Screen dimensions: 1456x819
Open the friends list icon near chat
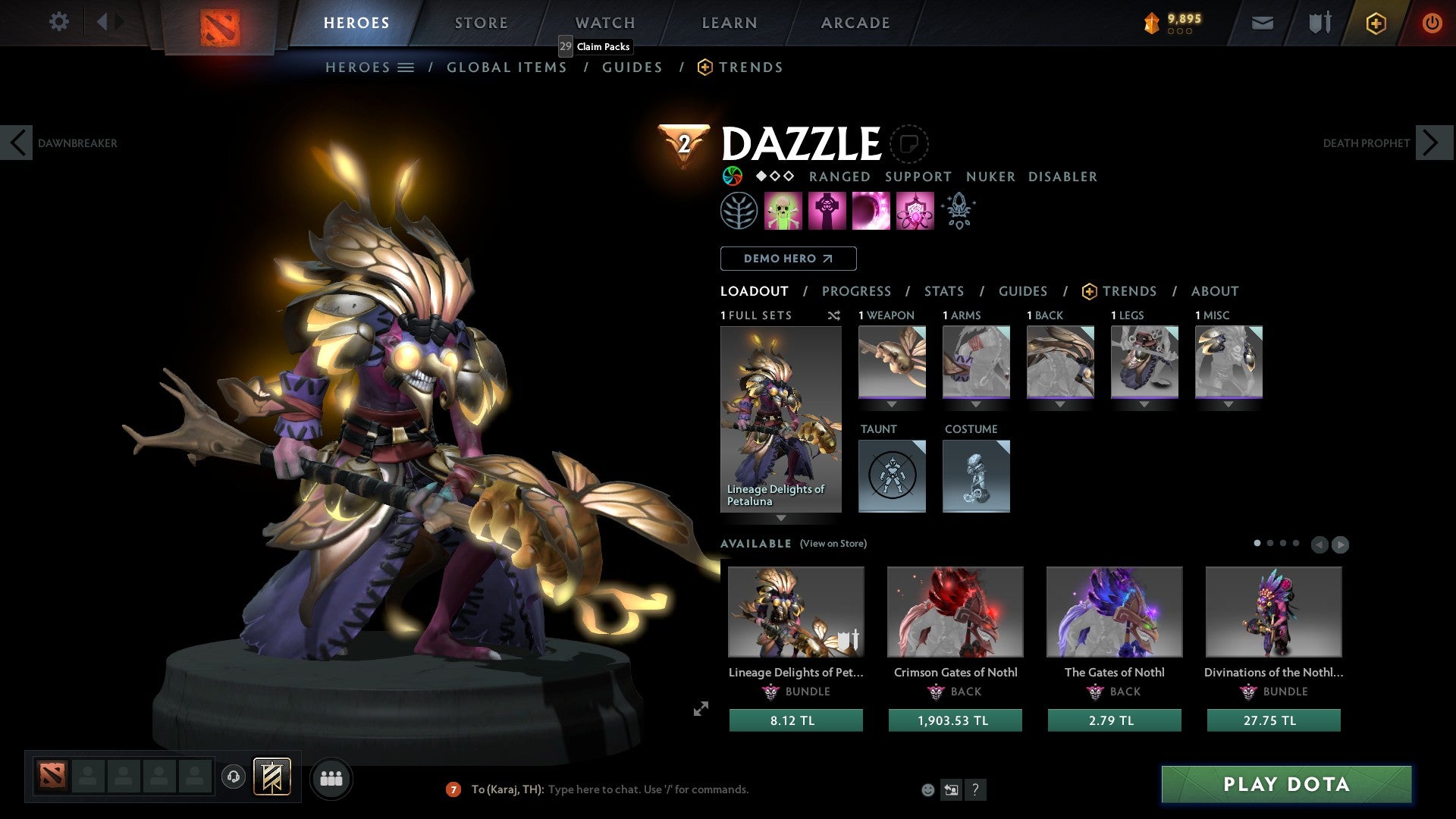(x=331, y=778)
